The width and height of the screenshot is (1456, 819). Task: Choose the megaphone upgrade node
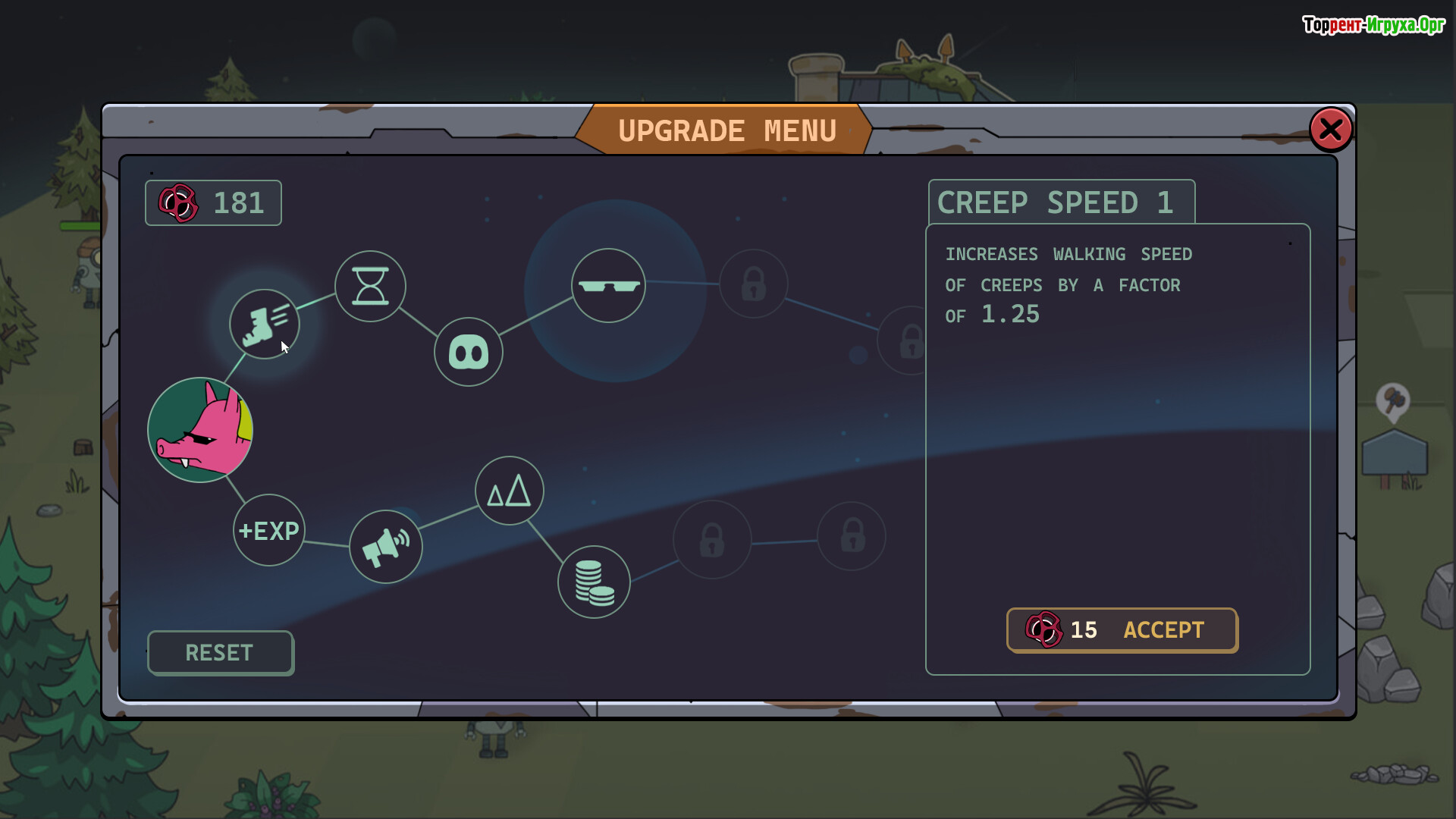(386, 547)
